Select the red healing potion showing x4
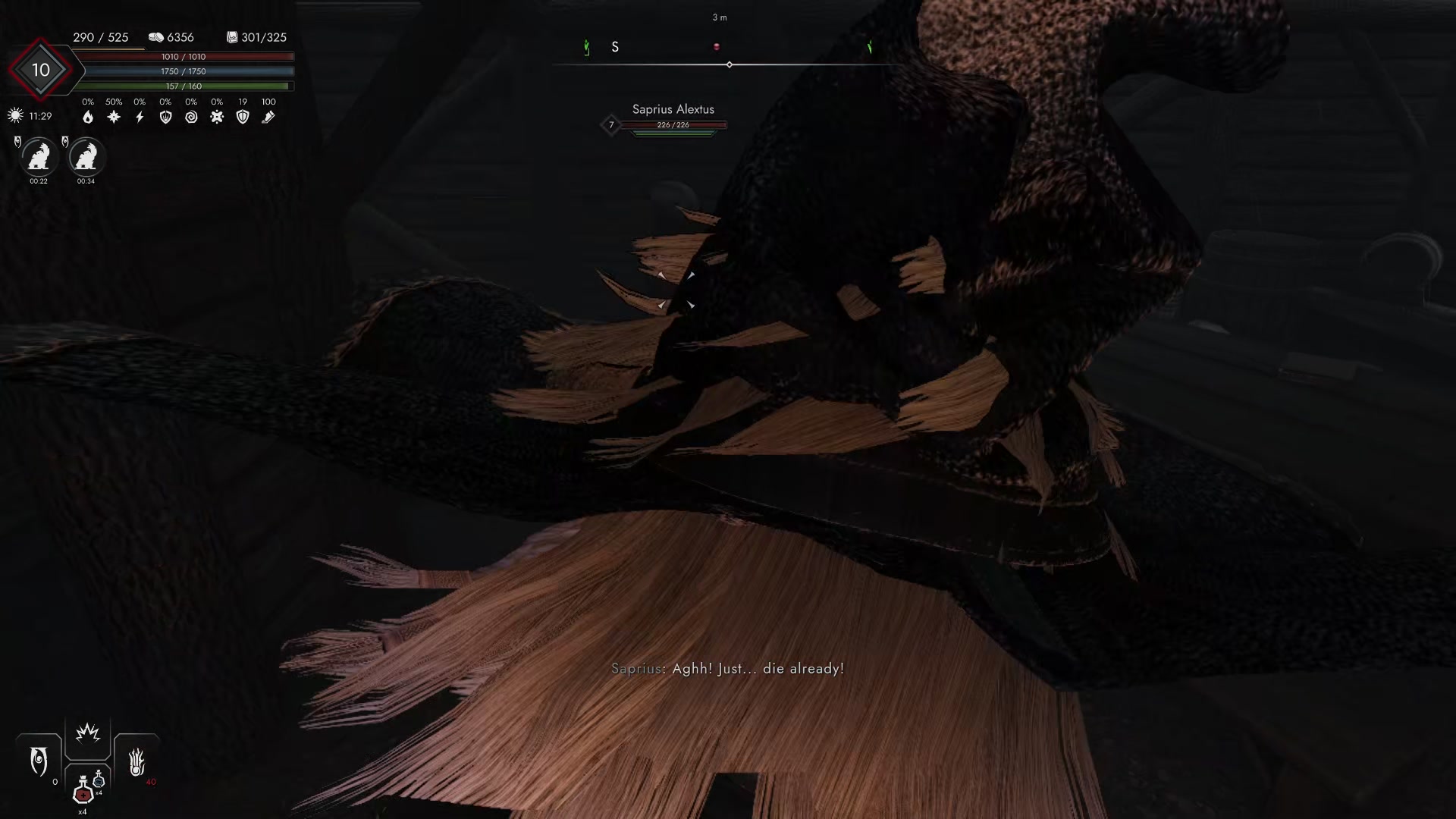 coord(82,794)
